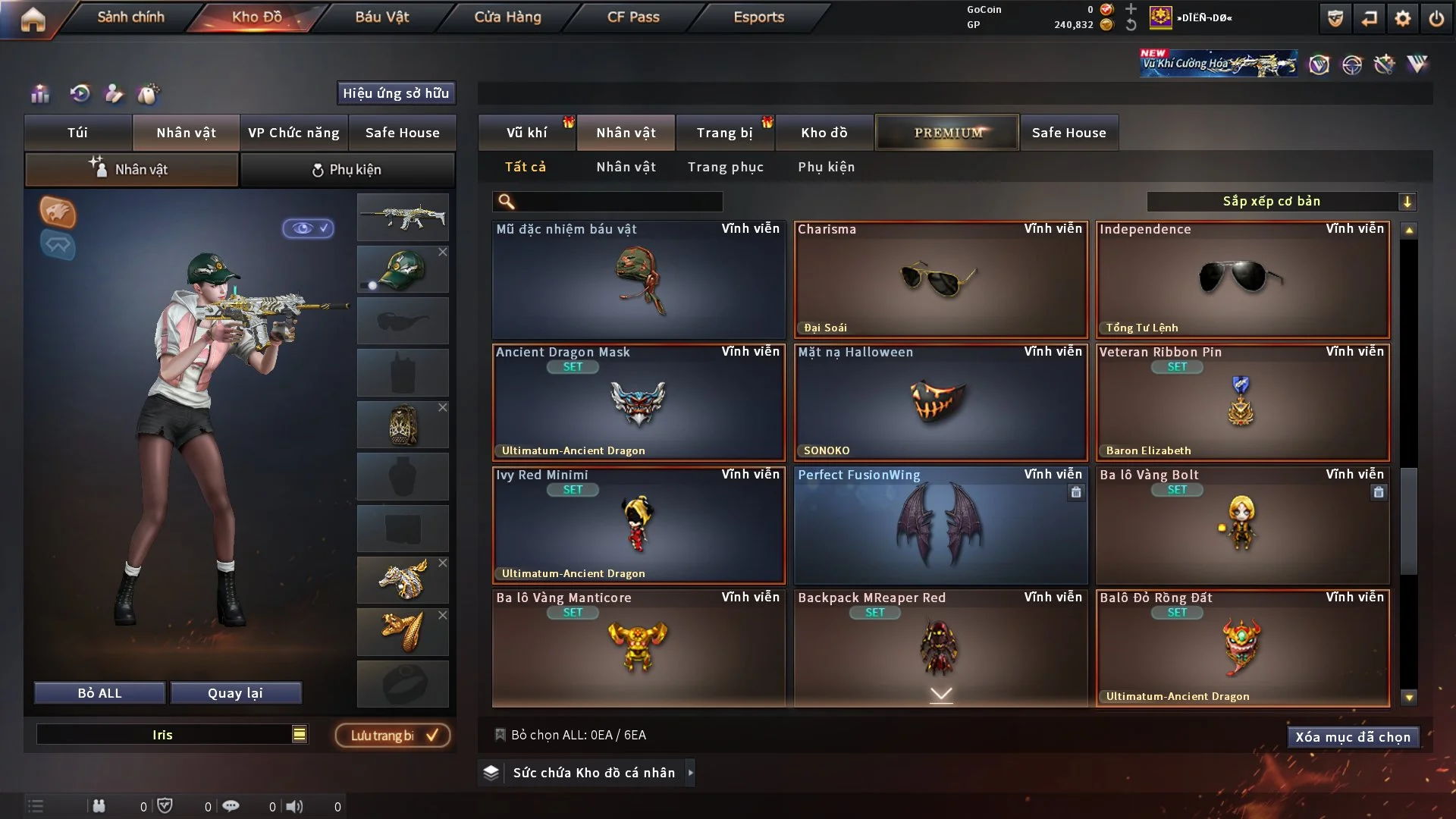Image resolution: width=1456 pixels, height=819 pixels.
Task: Click Xóa mục đã chọn button
Action: click(x=1353, y=737)
